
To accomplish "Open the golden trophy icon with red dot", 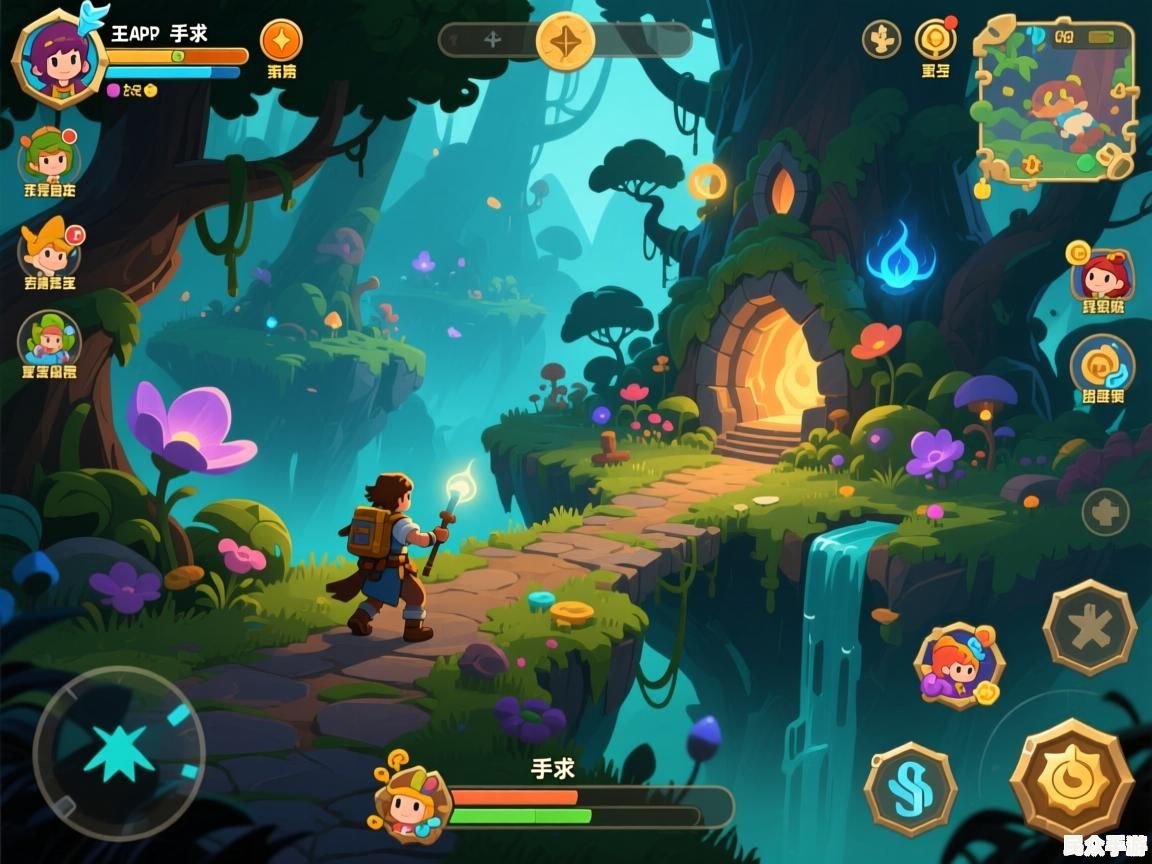I will click(936, 39).
